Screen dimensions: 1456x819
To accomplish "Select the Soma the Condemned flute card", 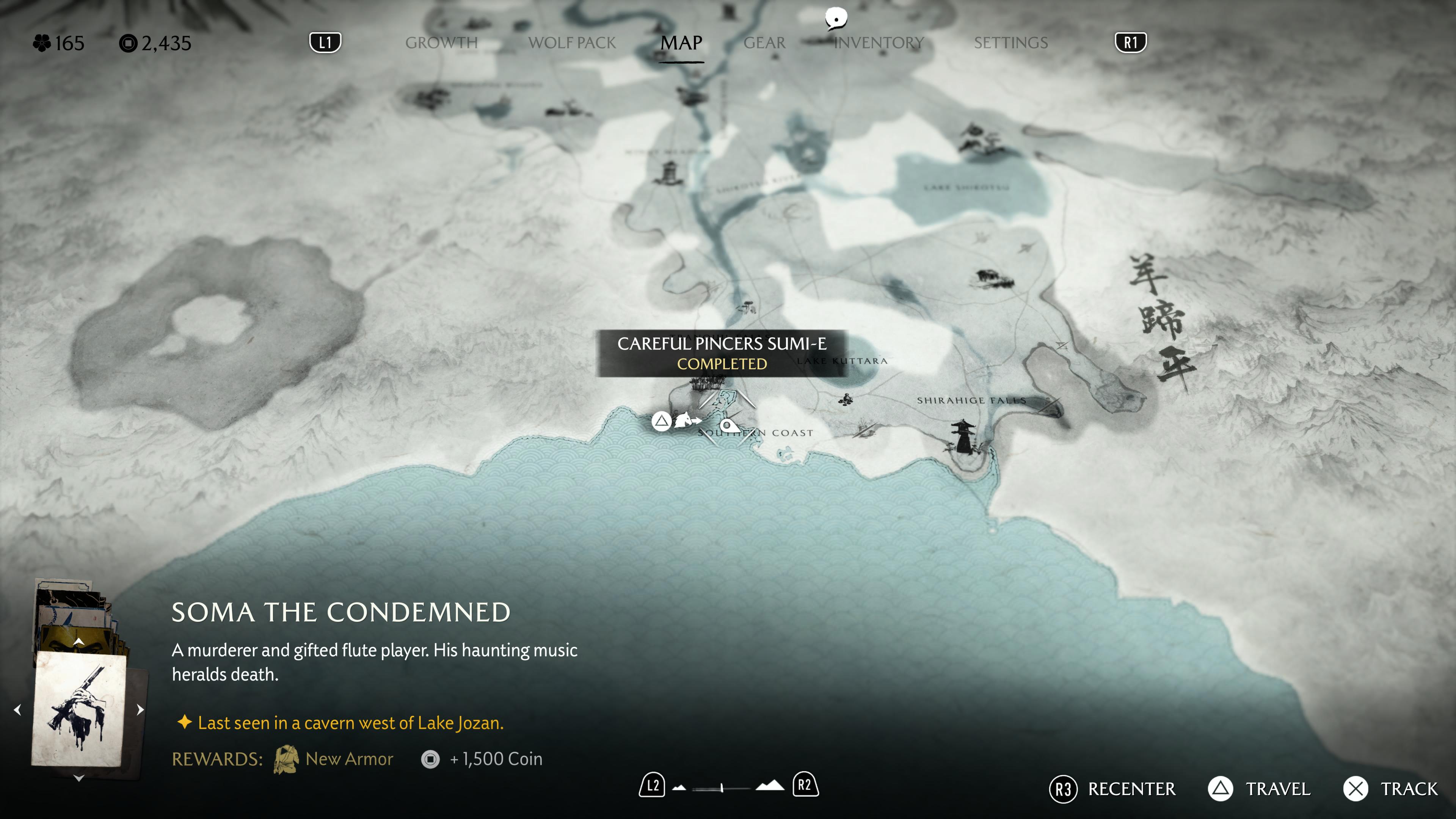I will pos(79,709).
